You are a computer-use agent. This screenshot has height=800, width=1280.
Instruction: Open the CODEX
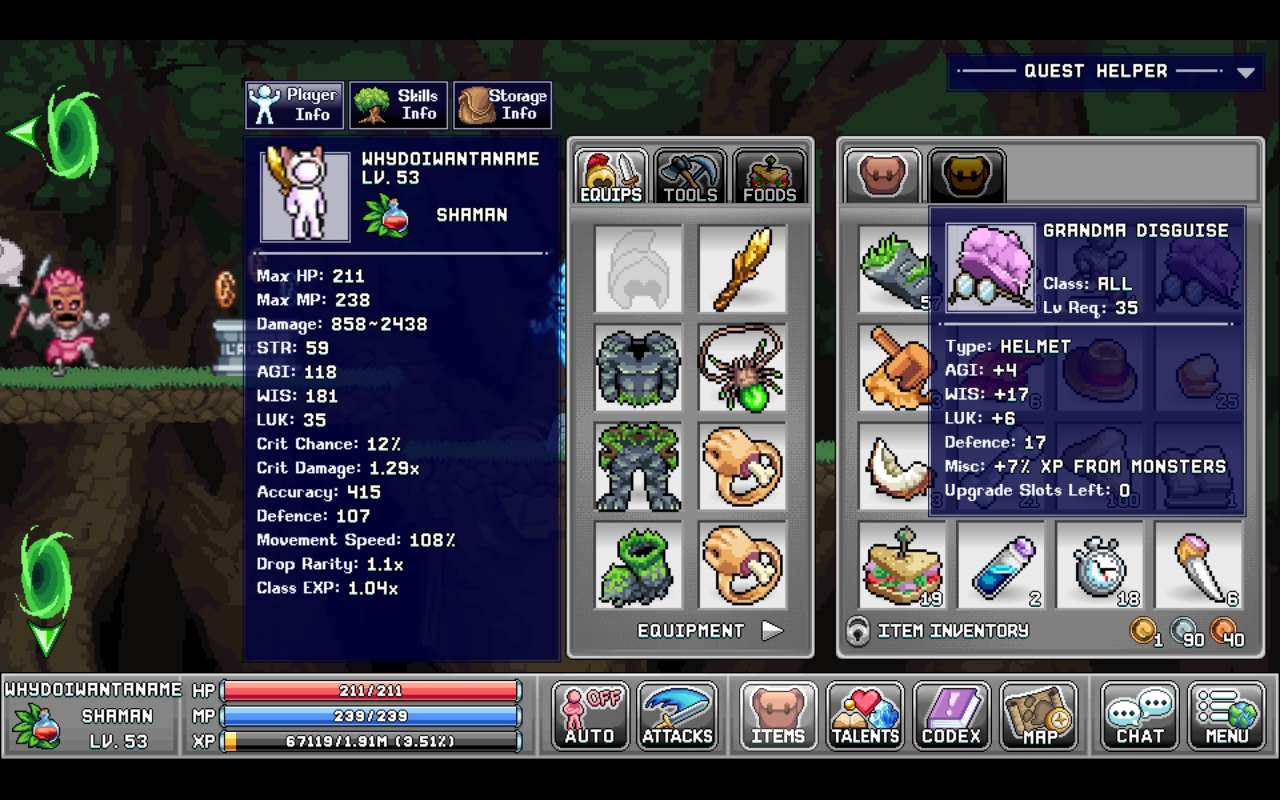pyautogui.click(x=952, y=715)
